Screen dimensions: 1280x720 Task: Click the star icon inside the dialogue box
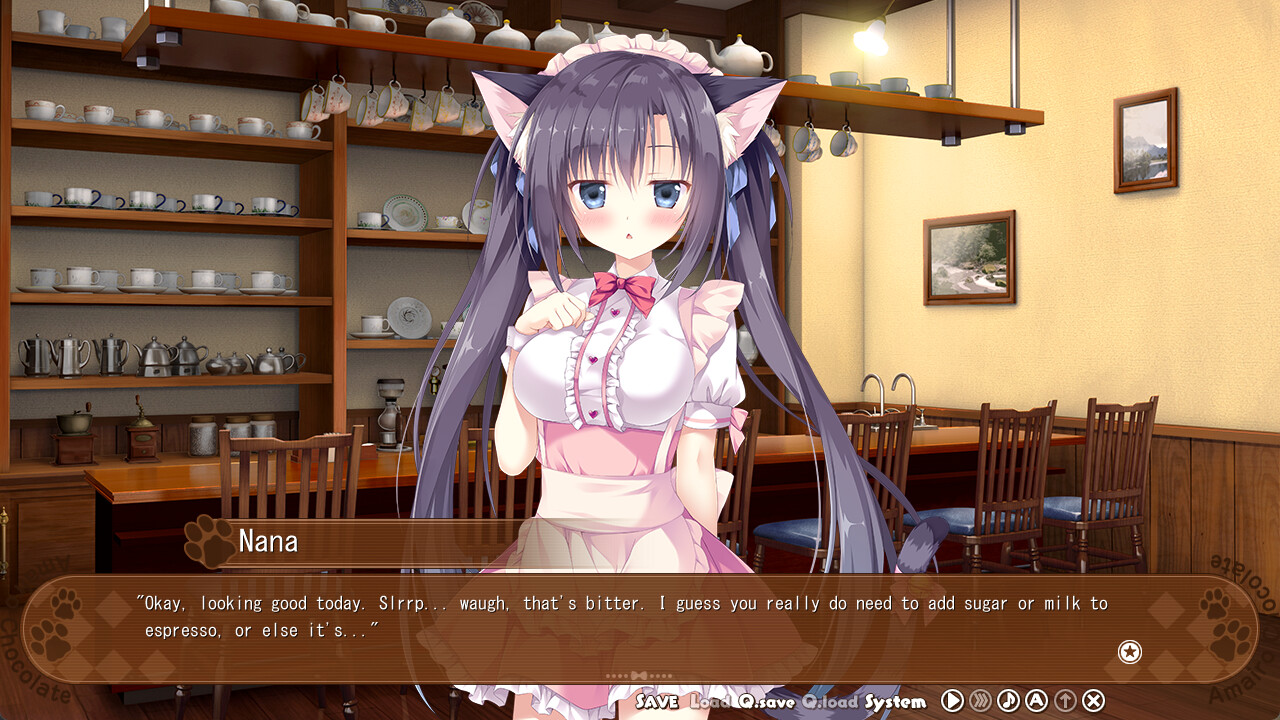[x=1130, y=652]
